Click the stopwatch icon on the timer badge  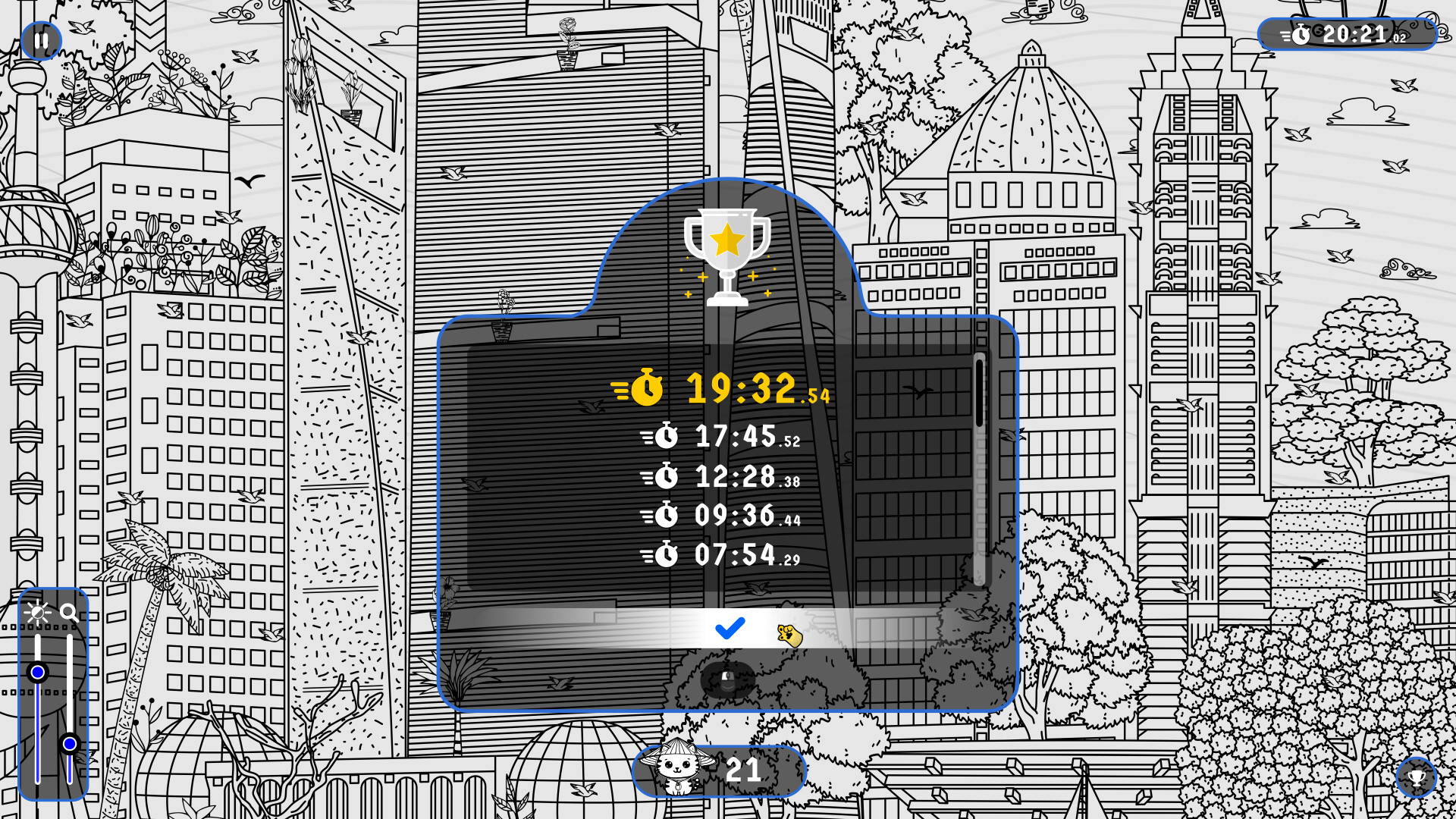(x=1302, y=33)
